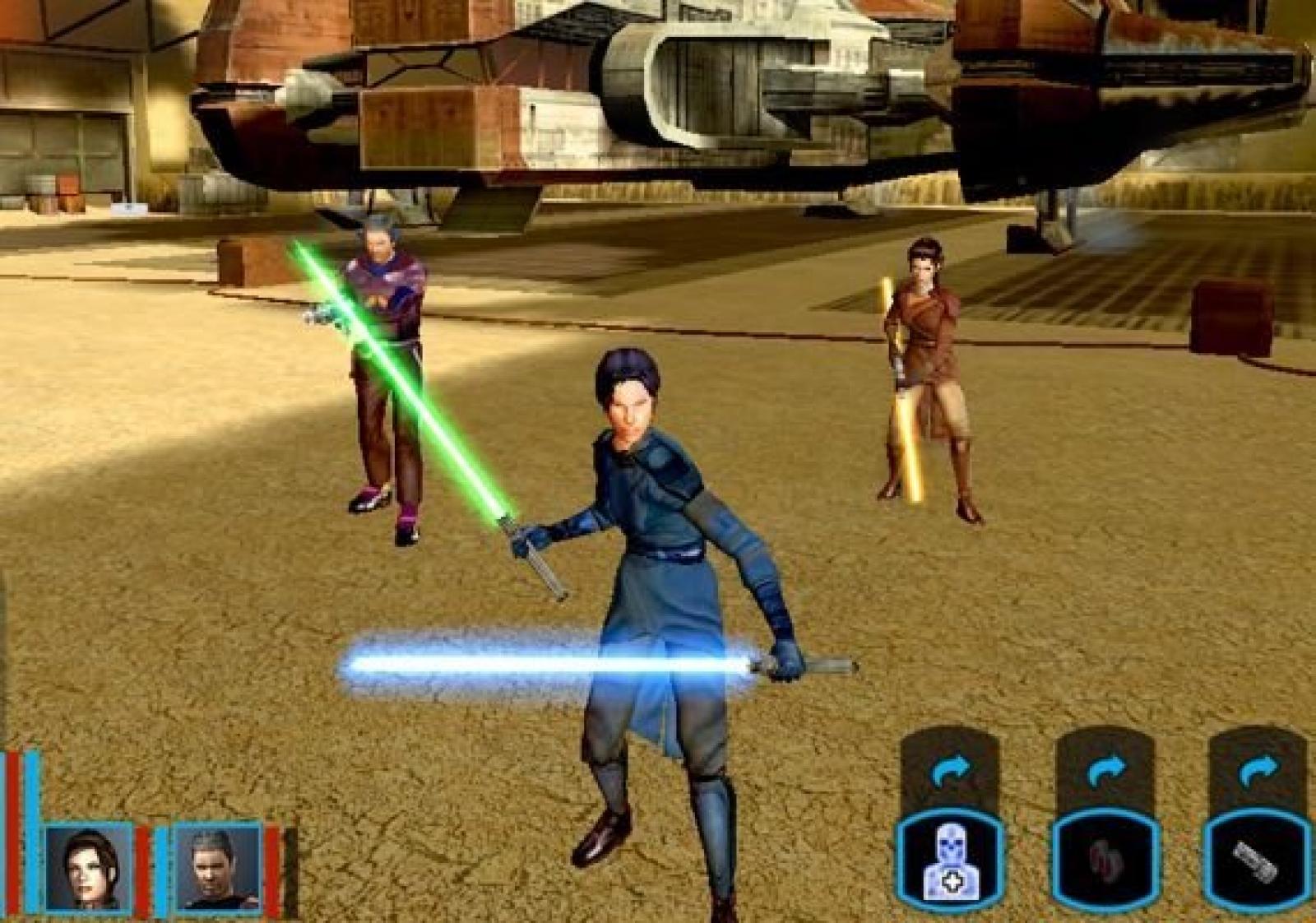Cycle the arrow above the medical slot
Viewport: 1316px width, 923px height.
pos(951,772)
